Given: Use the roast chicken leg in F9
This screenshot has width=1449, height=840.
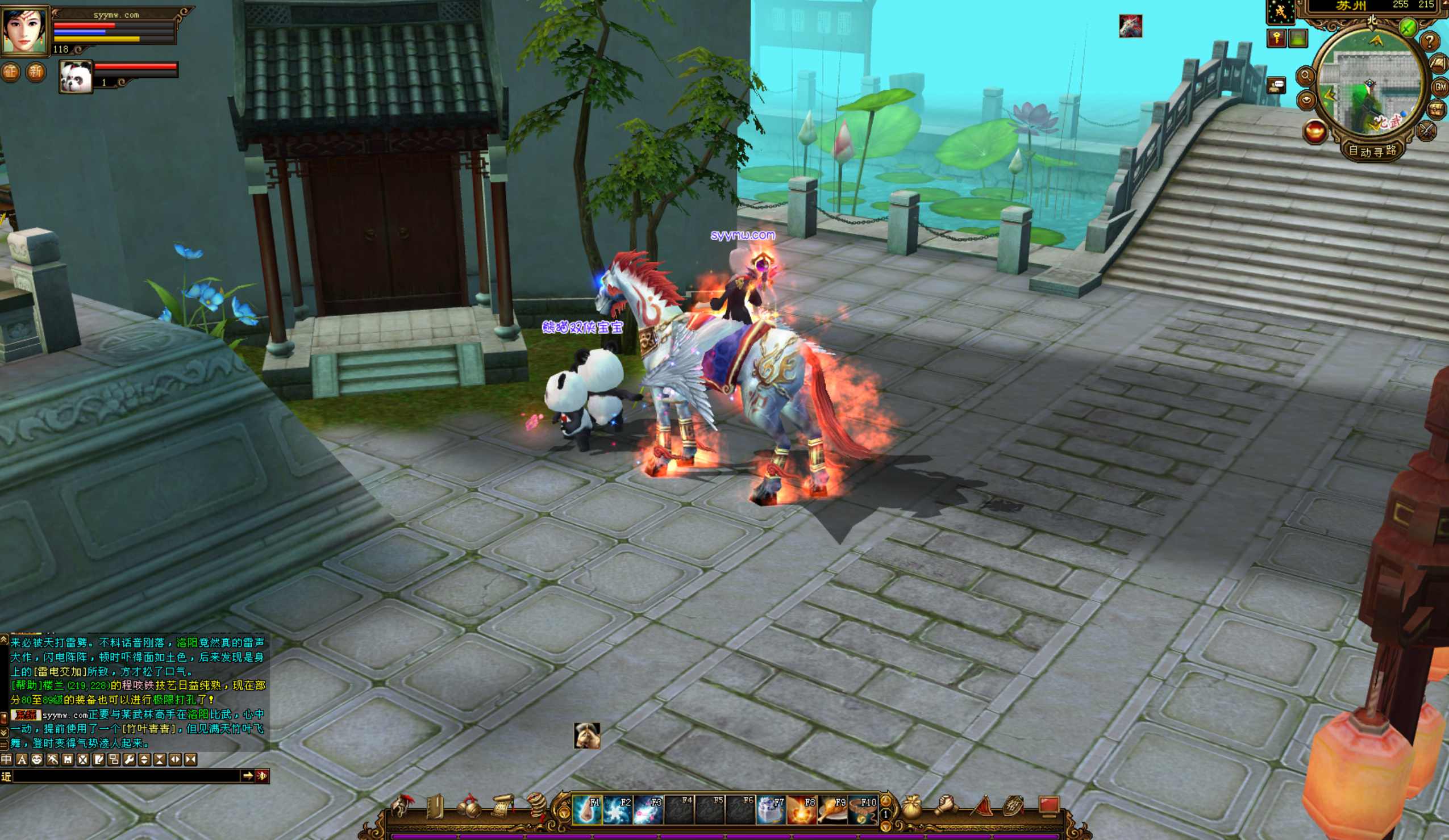Looking at the screenshot, I should (832, 810).
